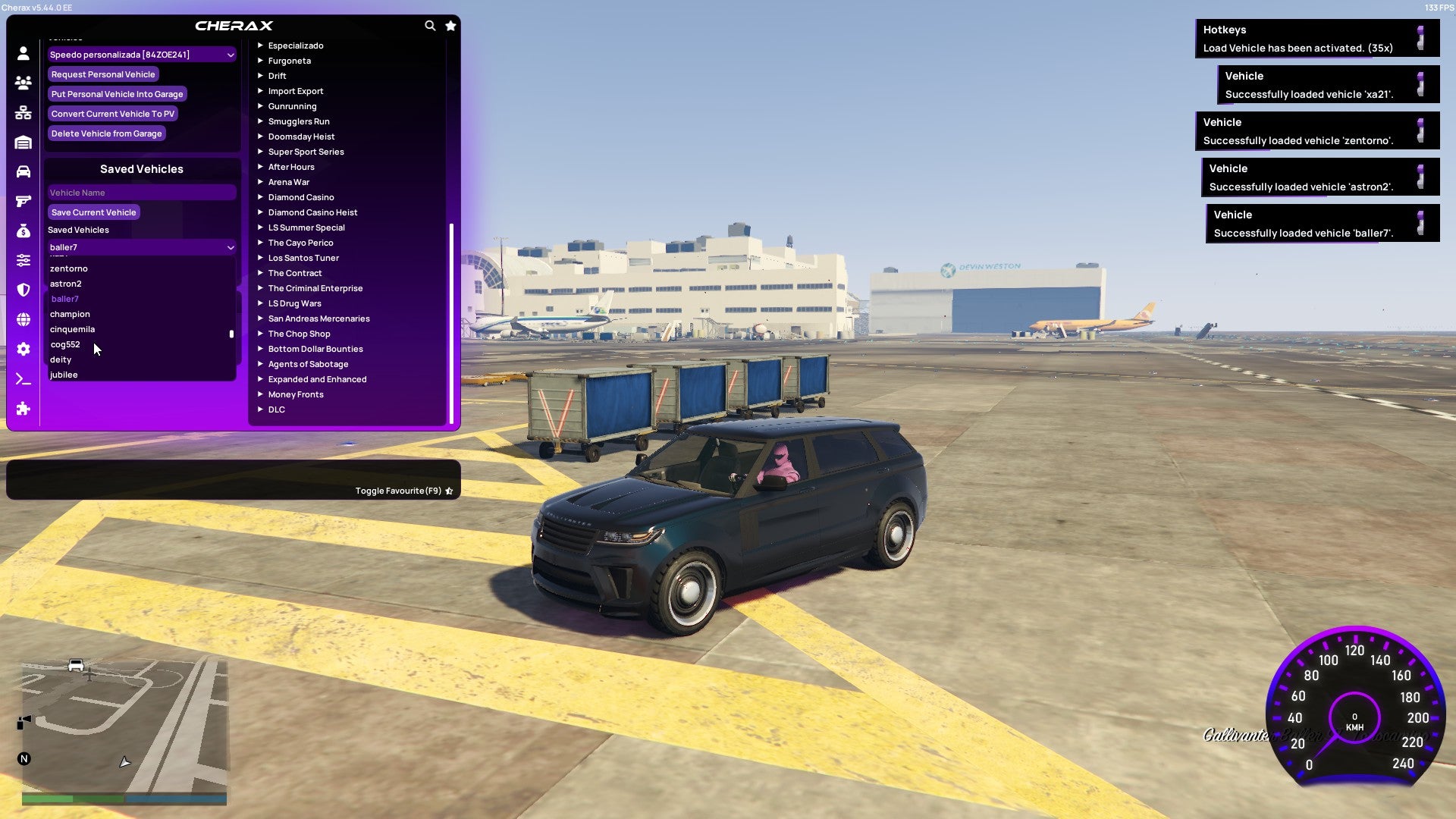Viewport: 1456px width, 819px height.
Task: Open the Weapons menu gun icon
Action: [23, 200]
